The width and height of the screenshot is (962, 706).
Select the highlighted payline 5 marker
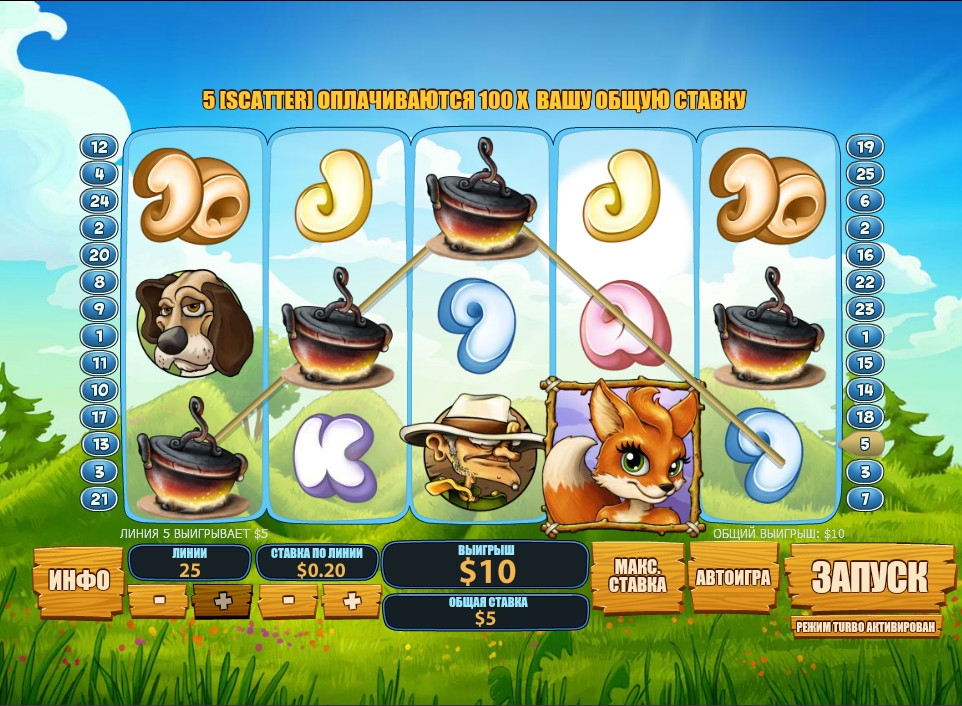[866, 444]
